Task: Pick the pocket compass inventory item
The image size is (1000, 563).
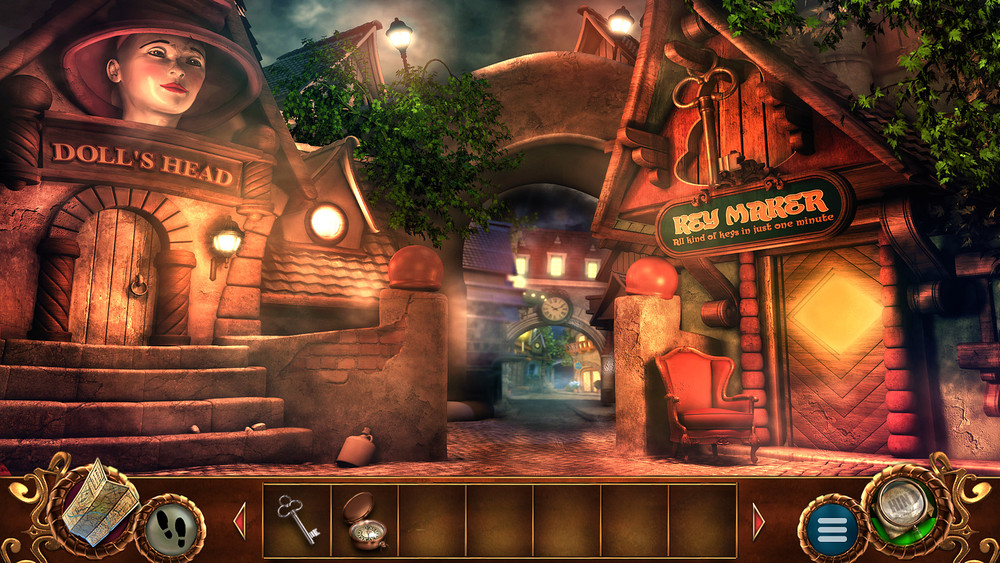Action: point(366,520)
